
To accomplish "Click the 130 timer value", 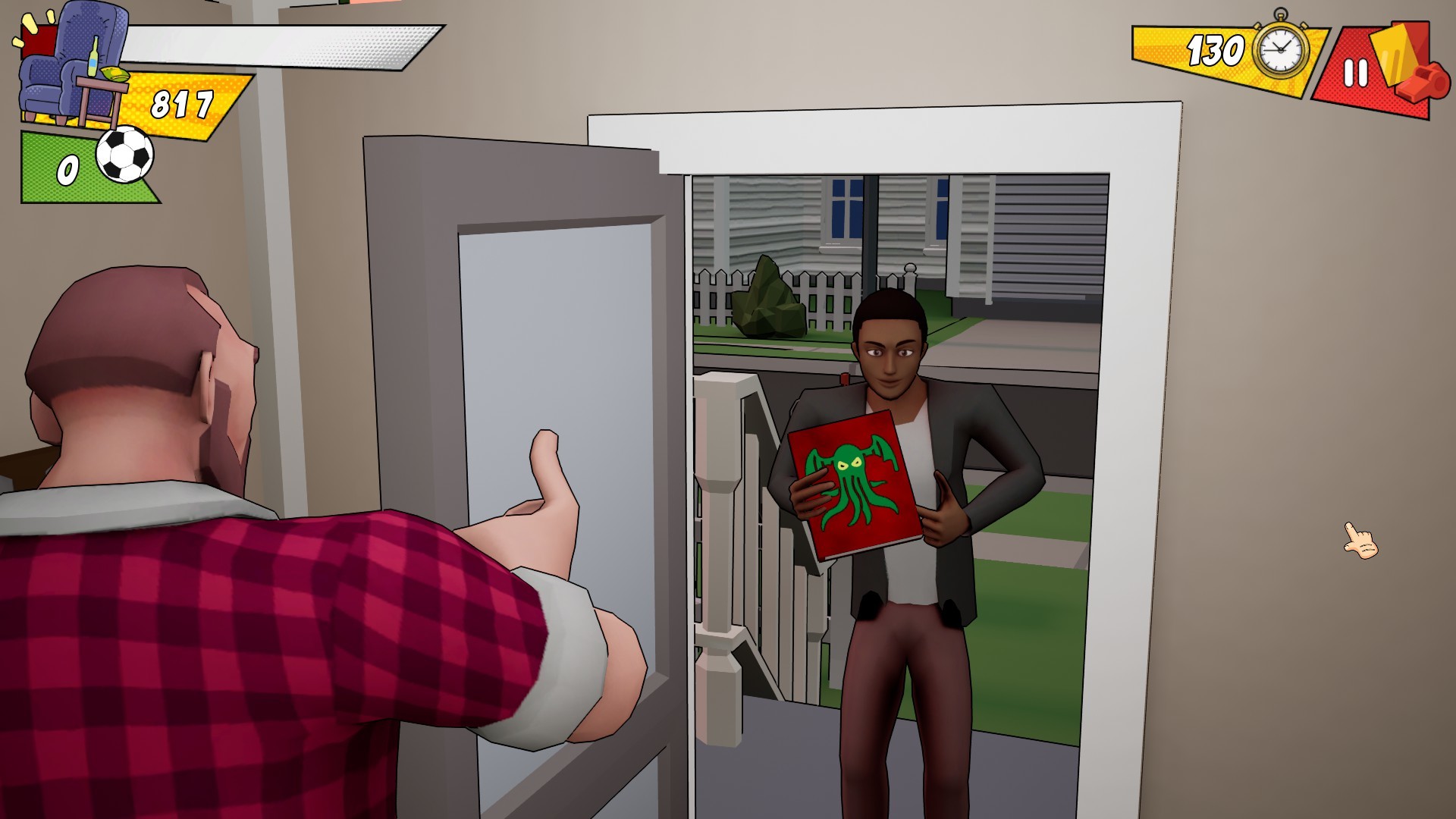I will (x=1217, y=49).
